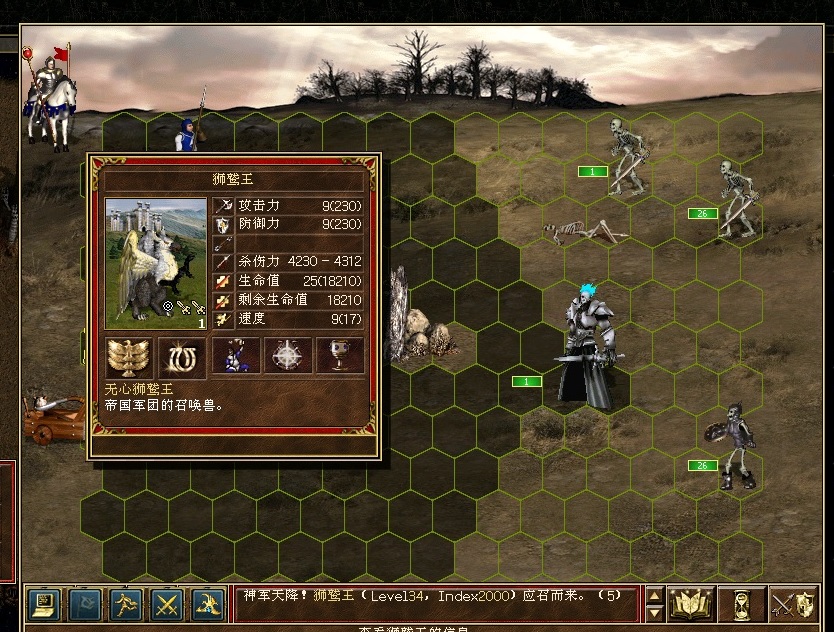Select the golden horseshoe luck icon
Viewport: 834px width, 632px height.
pyautogui.click(x=183, y=357)
